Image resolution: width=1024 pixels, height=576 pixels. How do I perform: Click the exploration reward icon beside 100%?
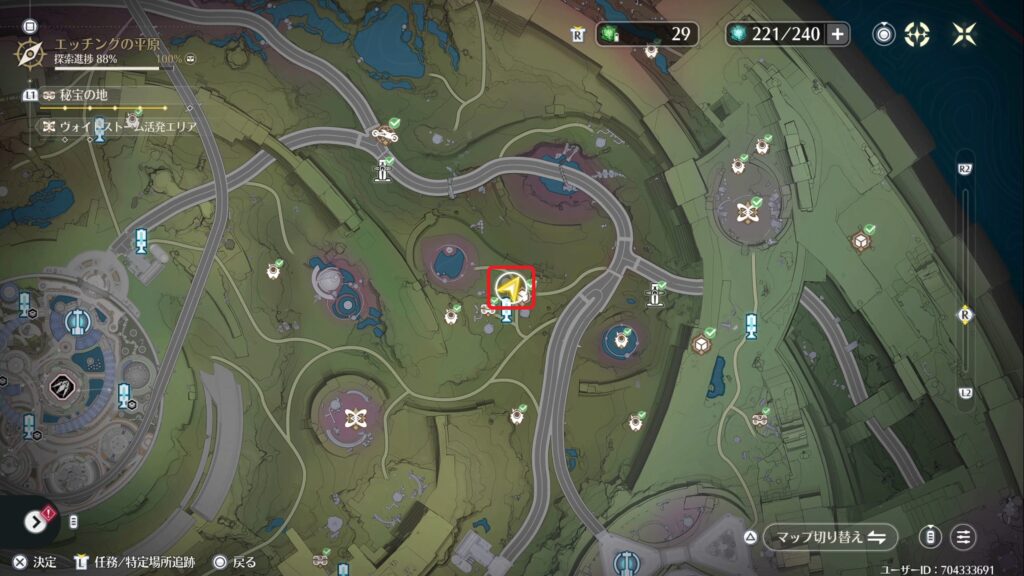pos(190,59)
